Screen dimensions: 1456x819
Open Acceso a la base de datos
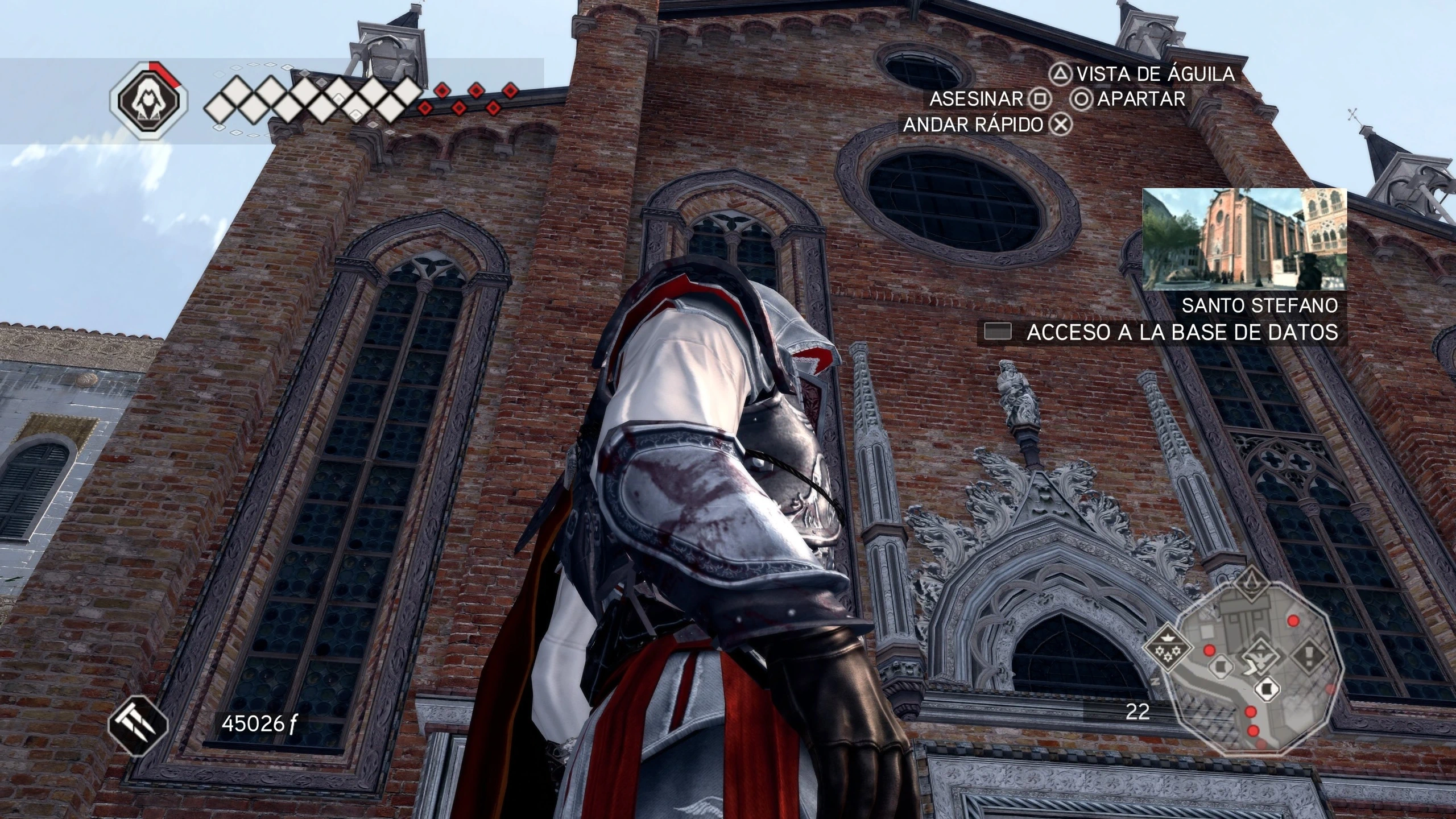(x=1162, y=332)
